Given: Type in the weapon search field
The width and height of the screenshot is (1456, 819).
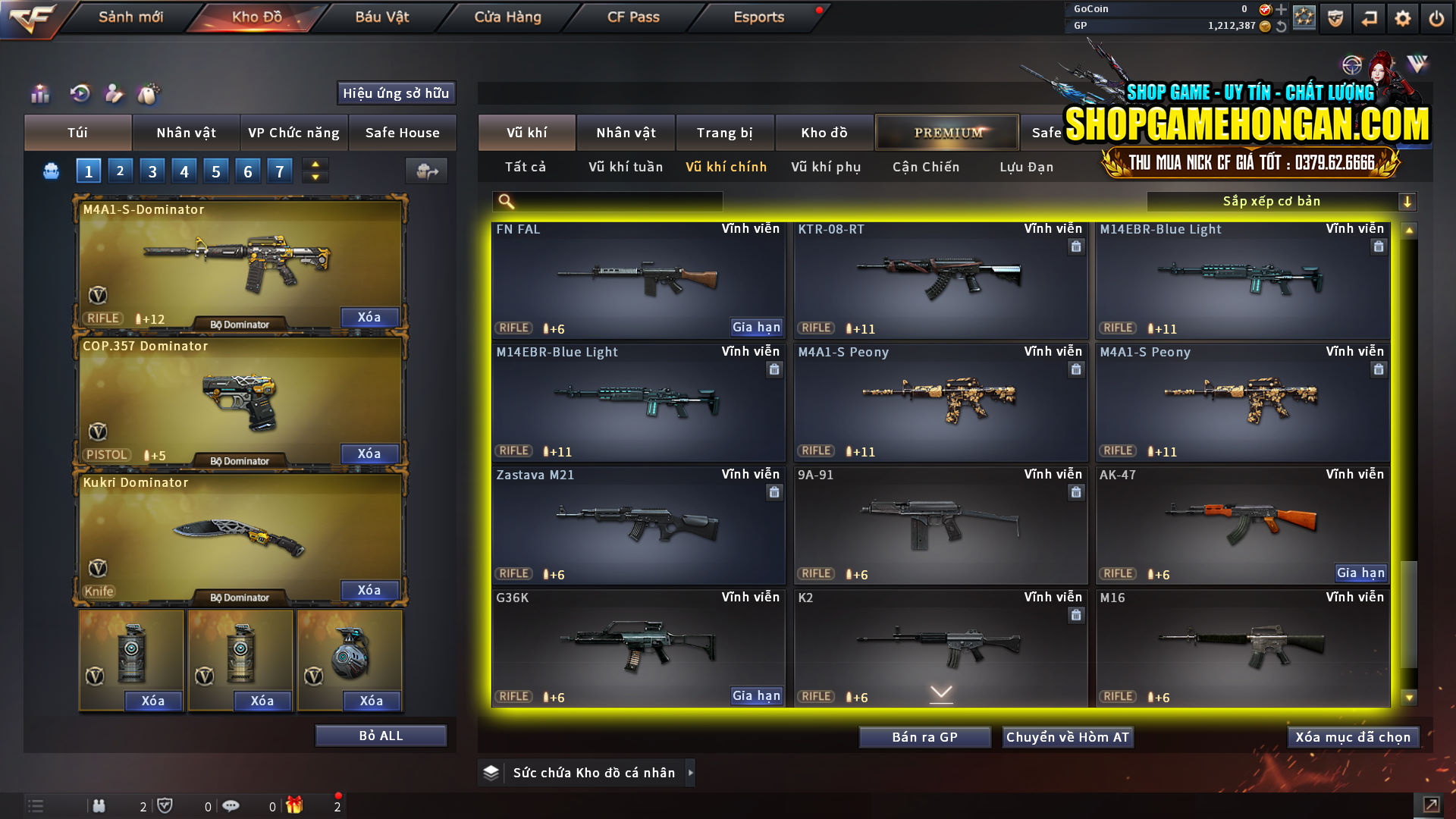Looking at the screenshot, I should (607, 201).
